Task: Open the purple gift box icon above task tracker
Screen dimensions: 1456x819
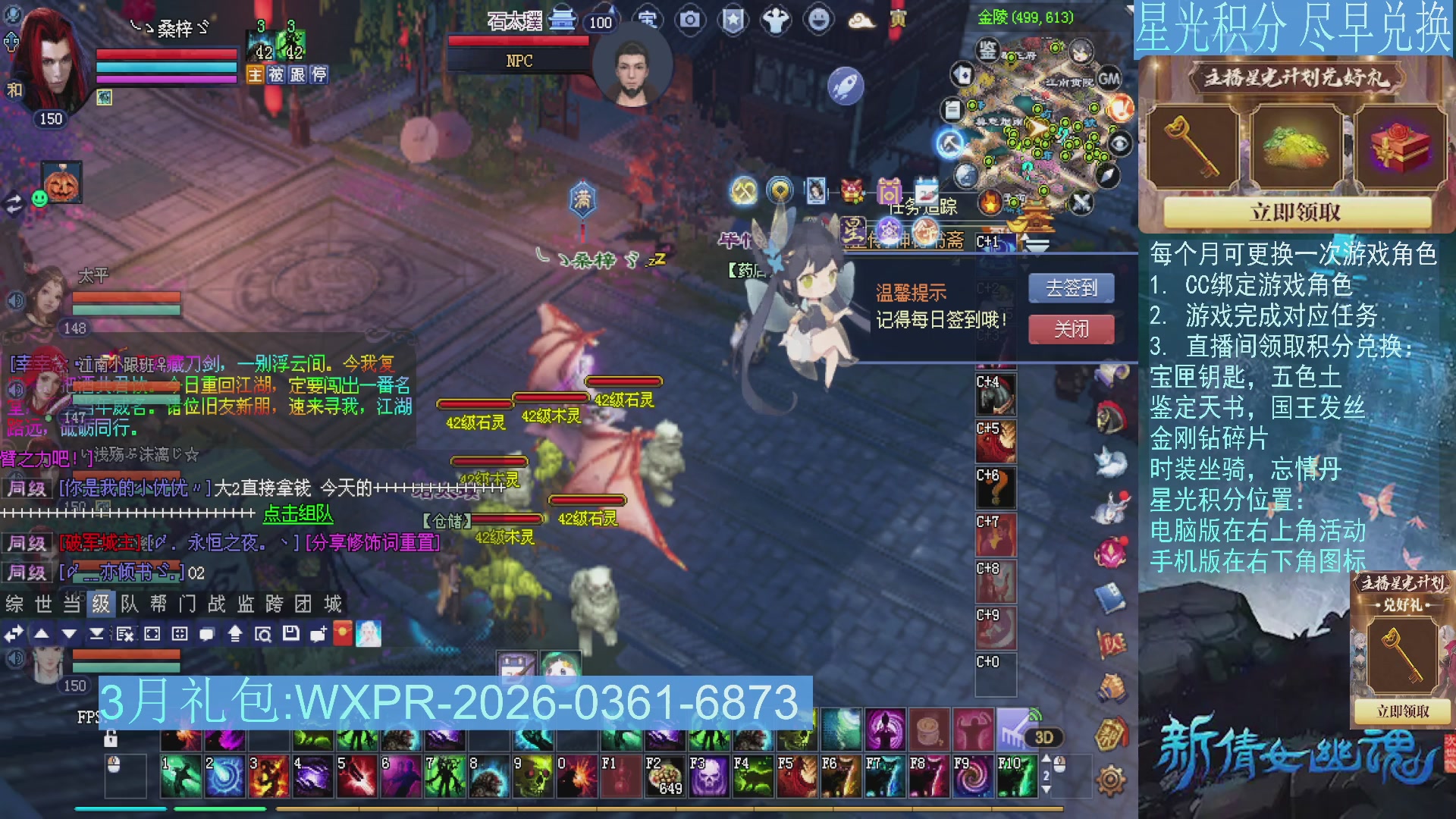Action: (888, 192)
